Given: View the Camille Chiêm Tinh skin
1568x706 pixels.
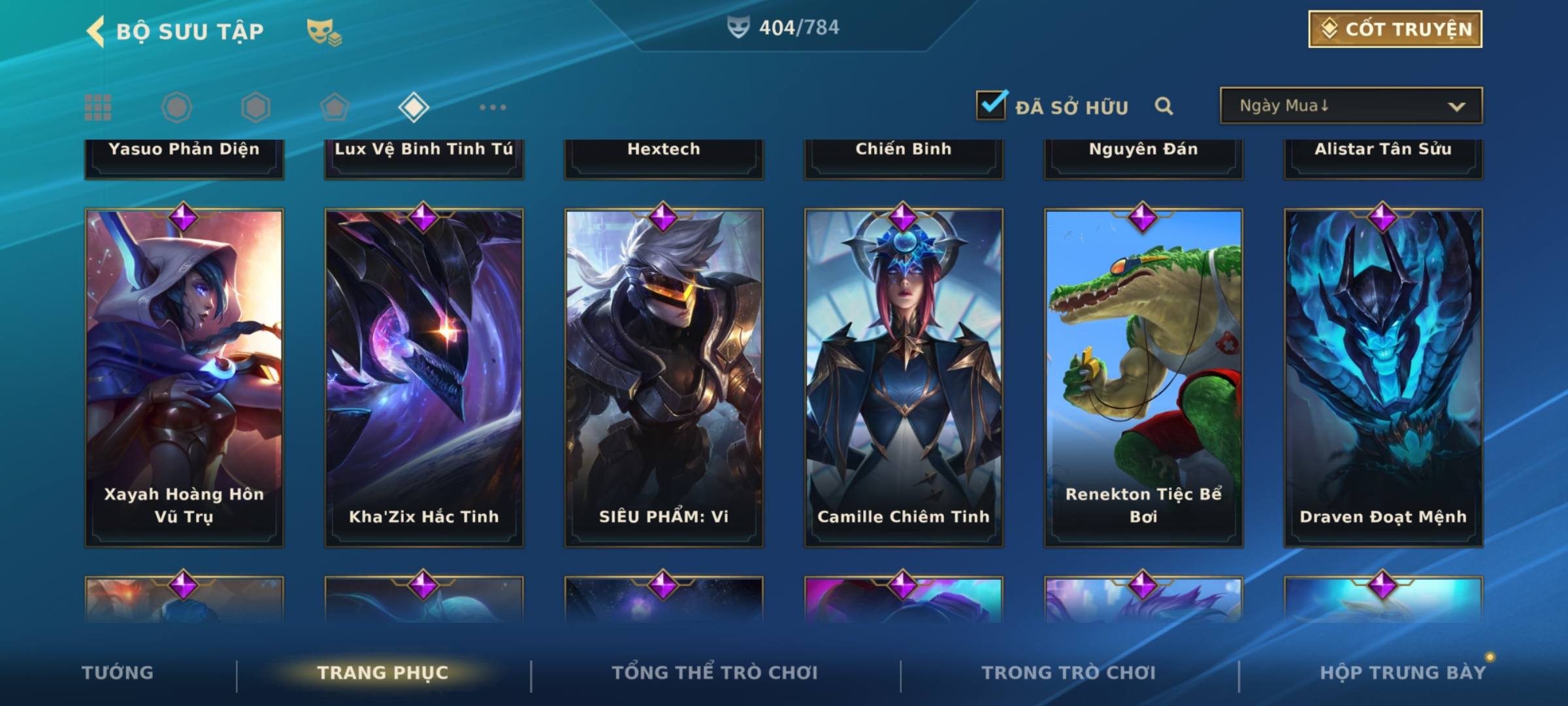Looking at the screenshot, I should coord(904,377).
